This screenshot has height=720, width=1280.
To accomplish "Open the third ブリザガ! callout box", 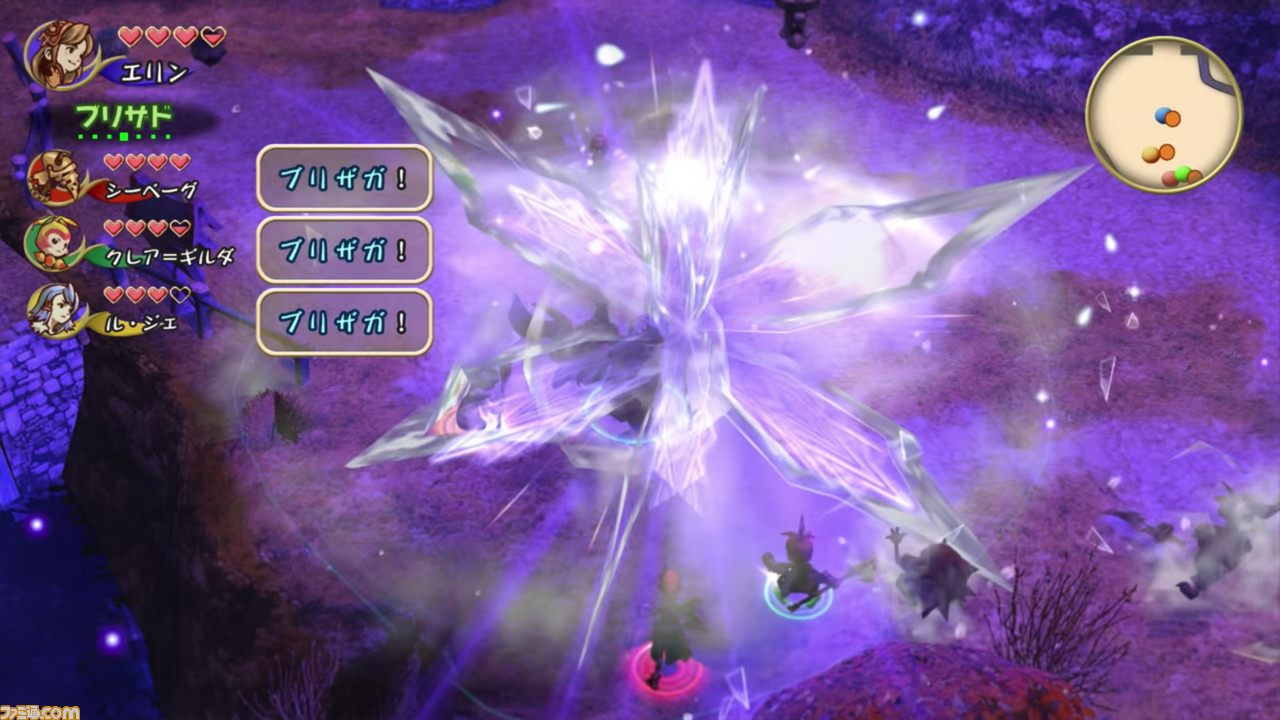I will point(344,320).
